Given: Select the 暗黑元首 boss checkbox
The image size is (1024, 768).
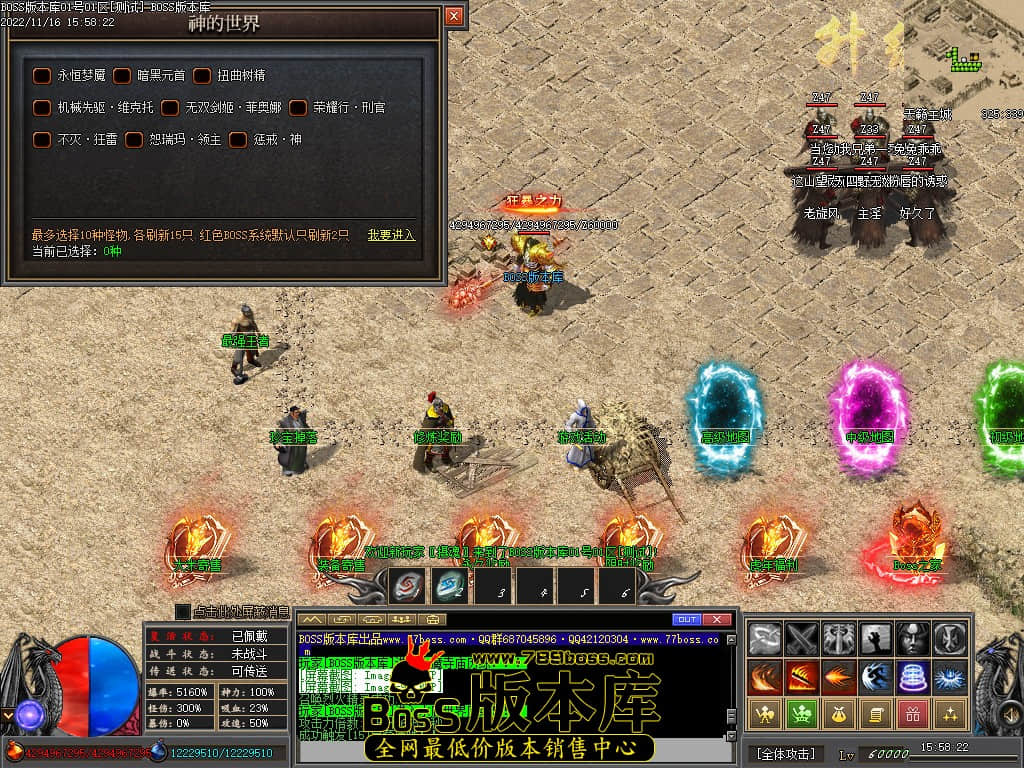Looking at the screenshot, I should click(x=122, y=75).
